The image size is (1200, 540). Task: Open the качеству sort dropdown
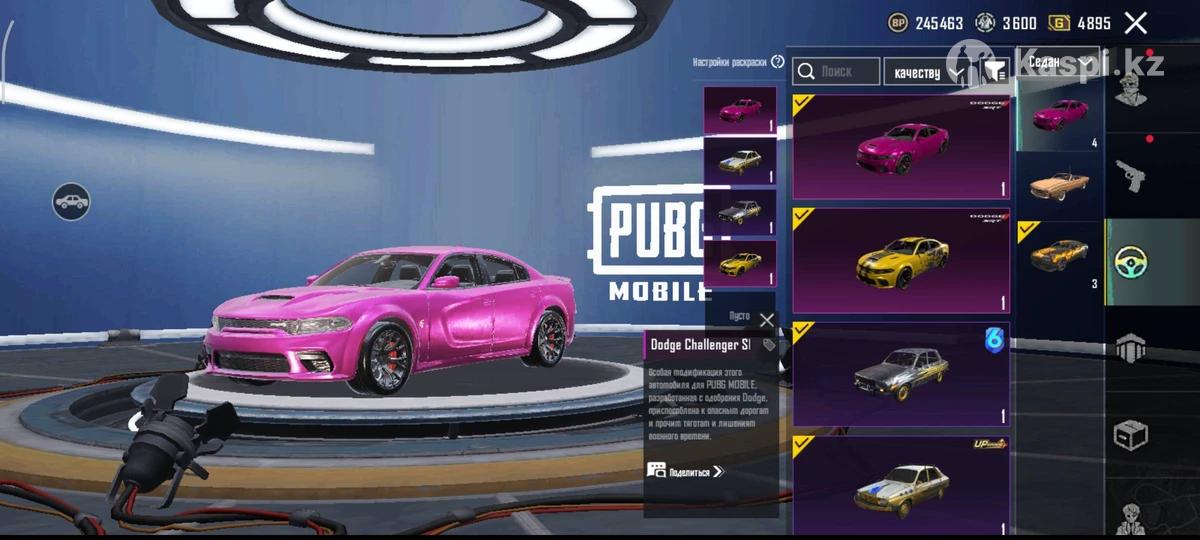click(926, 72)
